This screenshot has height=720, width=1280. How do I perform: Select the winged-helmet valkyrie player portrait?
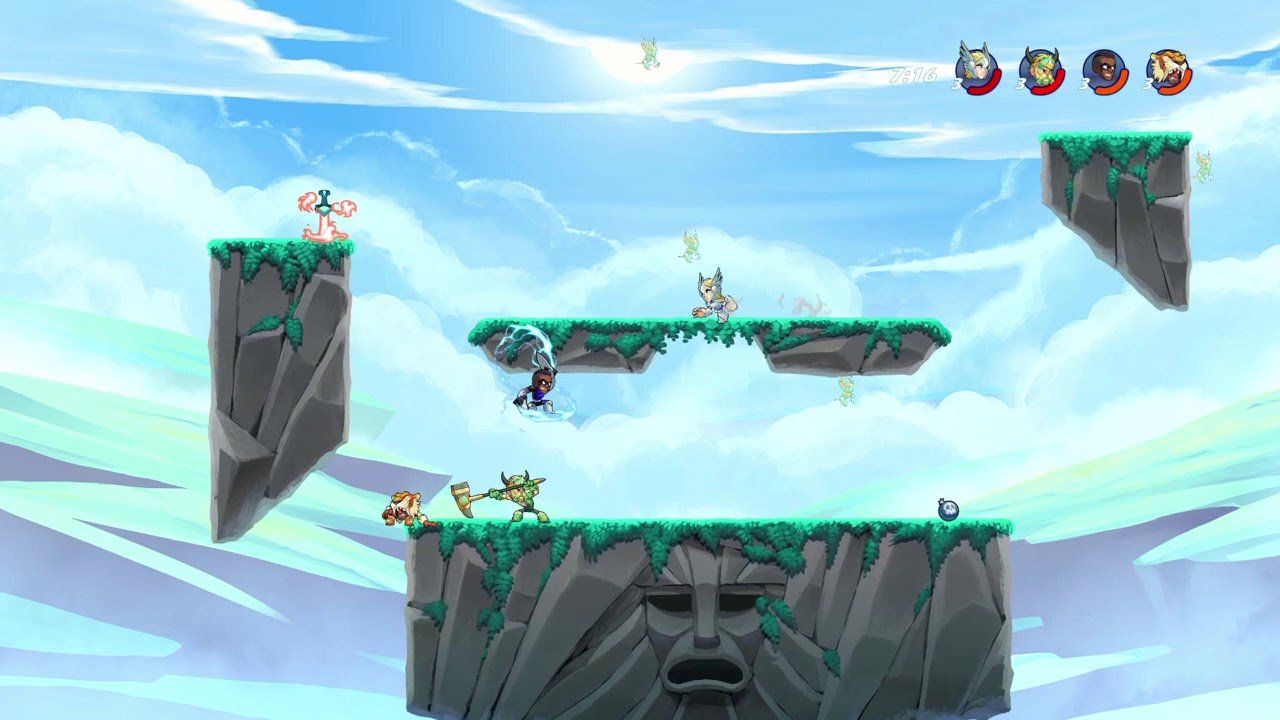975,69
